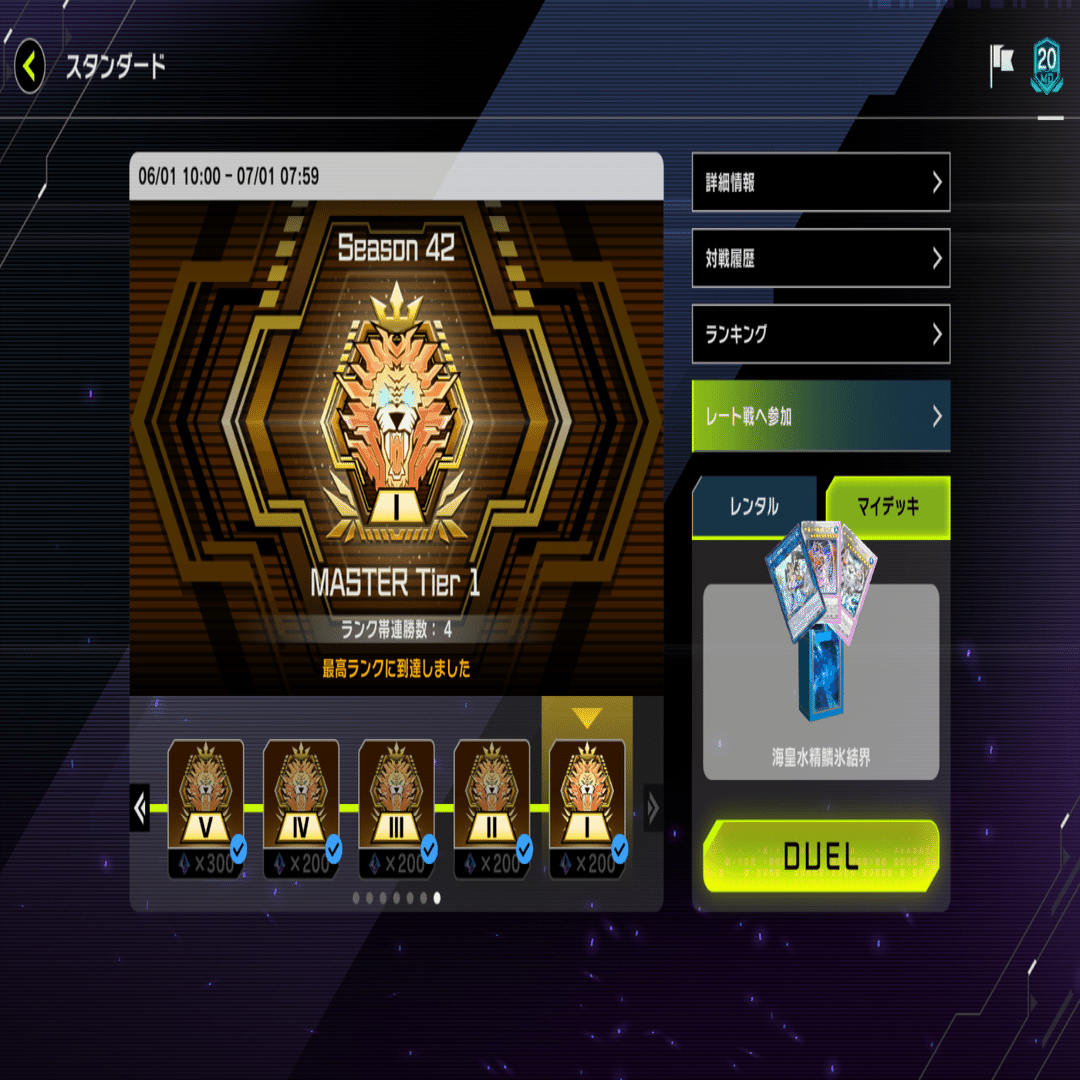
Task: Open the 詳細情報 details menu
Action: coord(820,182)
